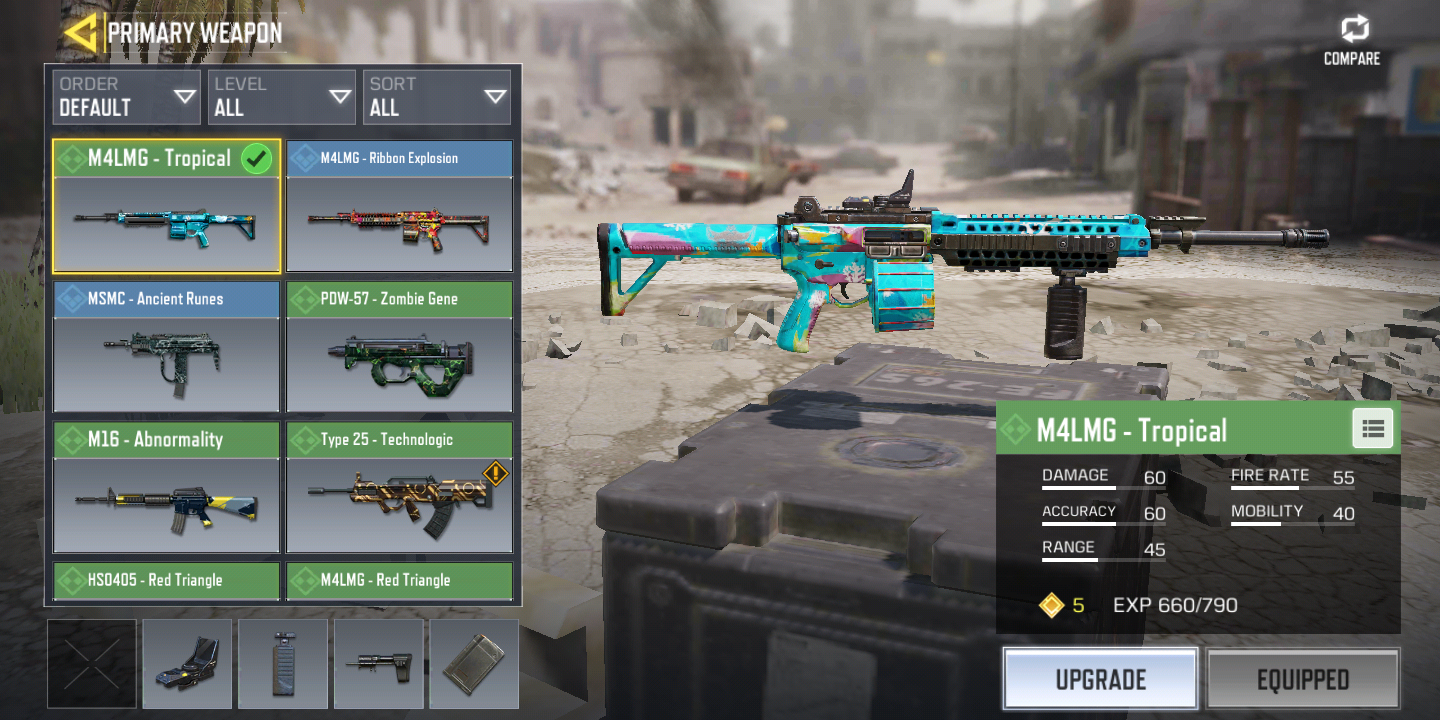The image size is (1440, 720).
Task: Open the Order Default dropdown
Action: (126, 97)
